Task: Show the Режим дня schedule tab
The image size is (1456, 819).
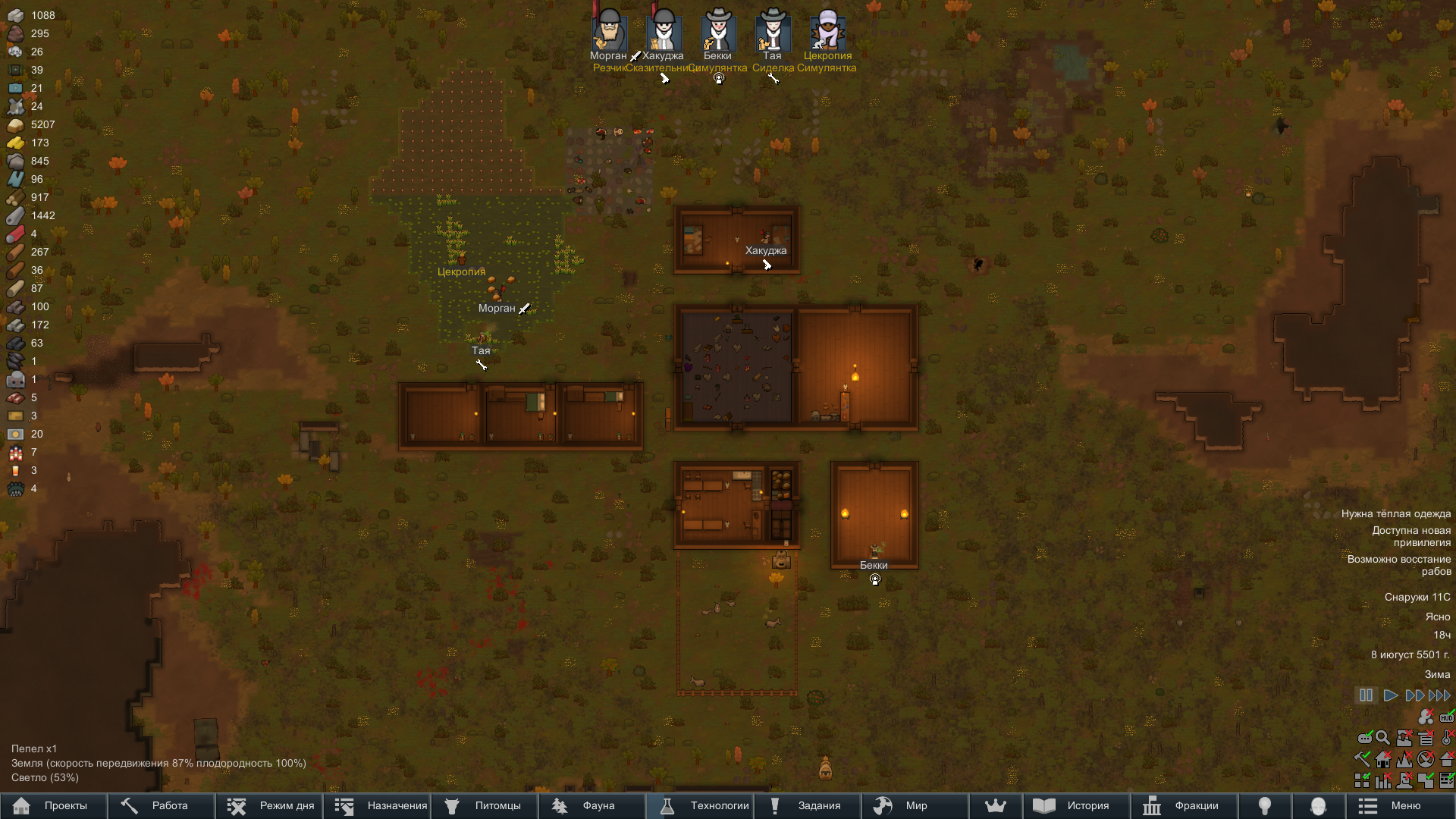Action: coord(269,805)
